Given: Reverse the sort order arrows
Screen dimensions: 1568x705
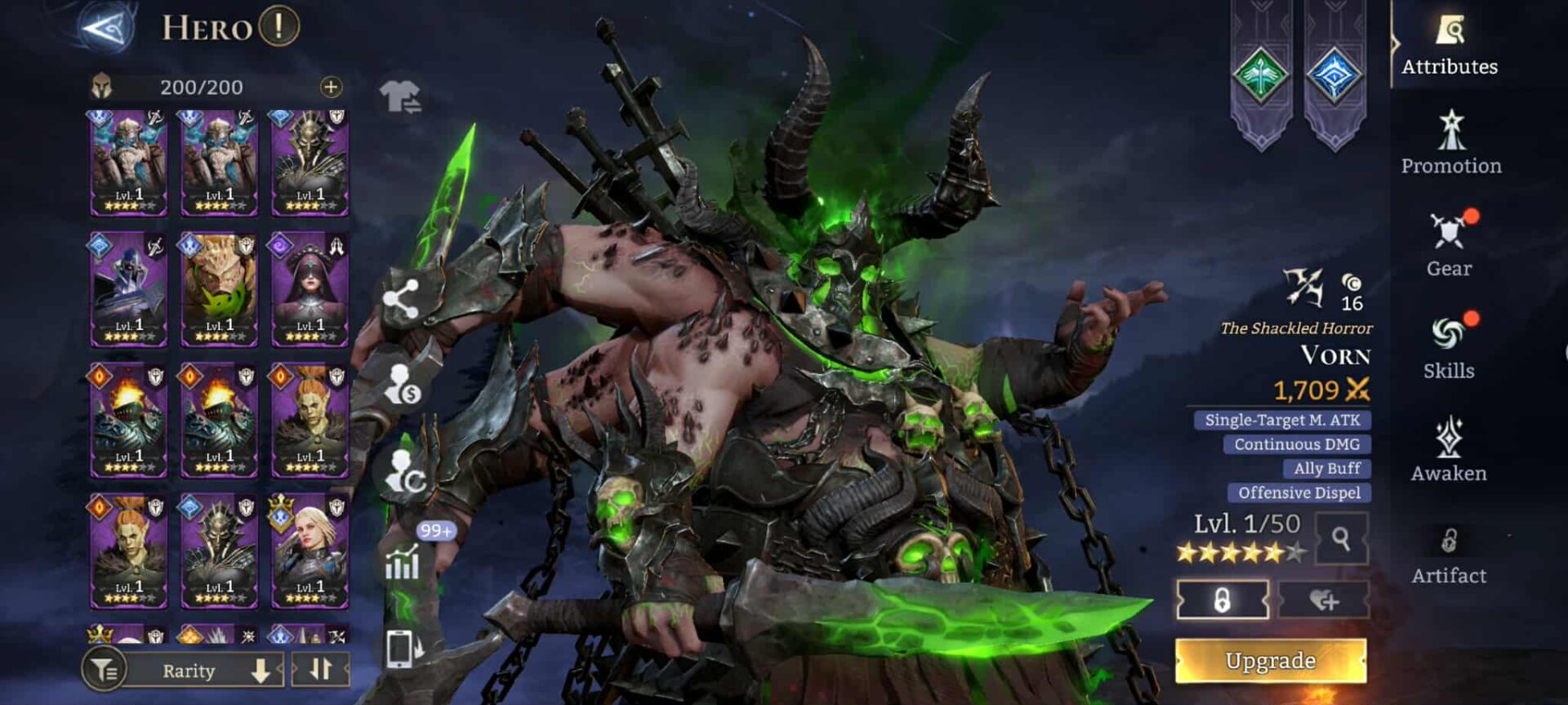Looking at the screenshot, I should coord(320,670).
